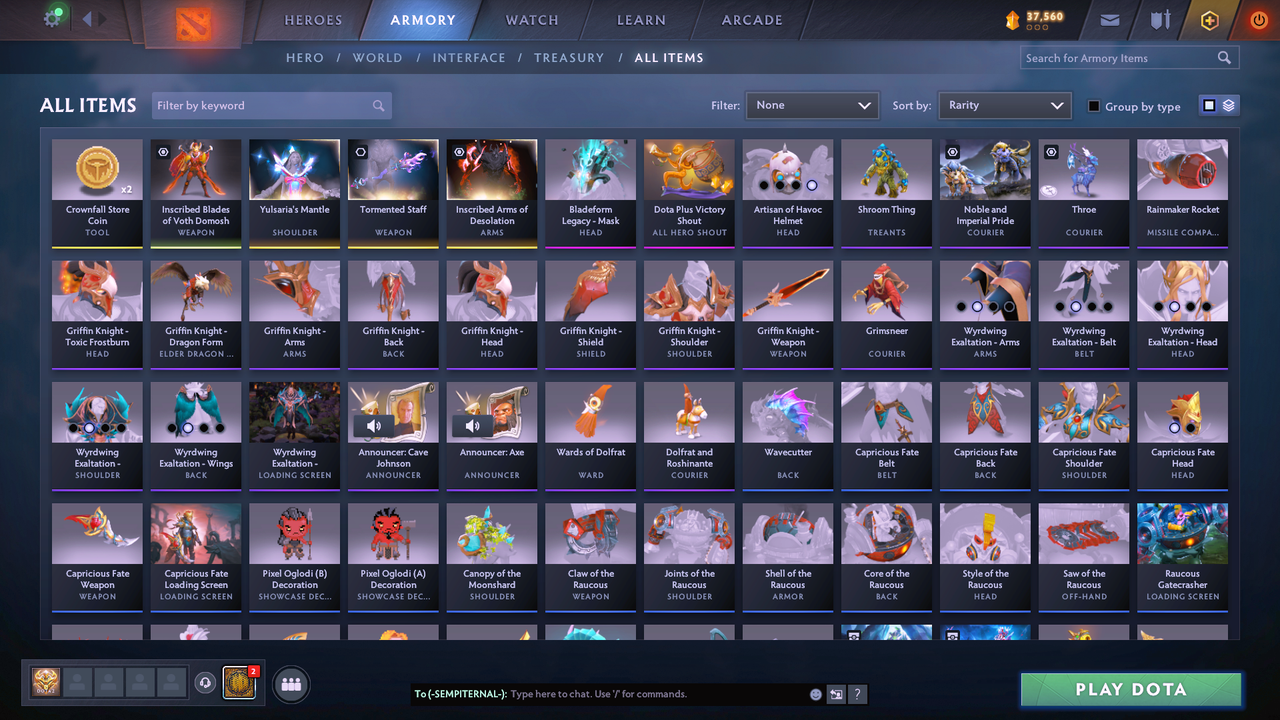Image resolution: width=1280 pixels, height=720 pixels.
Task: Toggle the stacked layers view icon
Action: [1229, 104]
